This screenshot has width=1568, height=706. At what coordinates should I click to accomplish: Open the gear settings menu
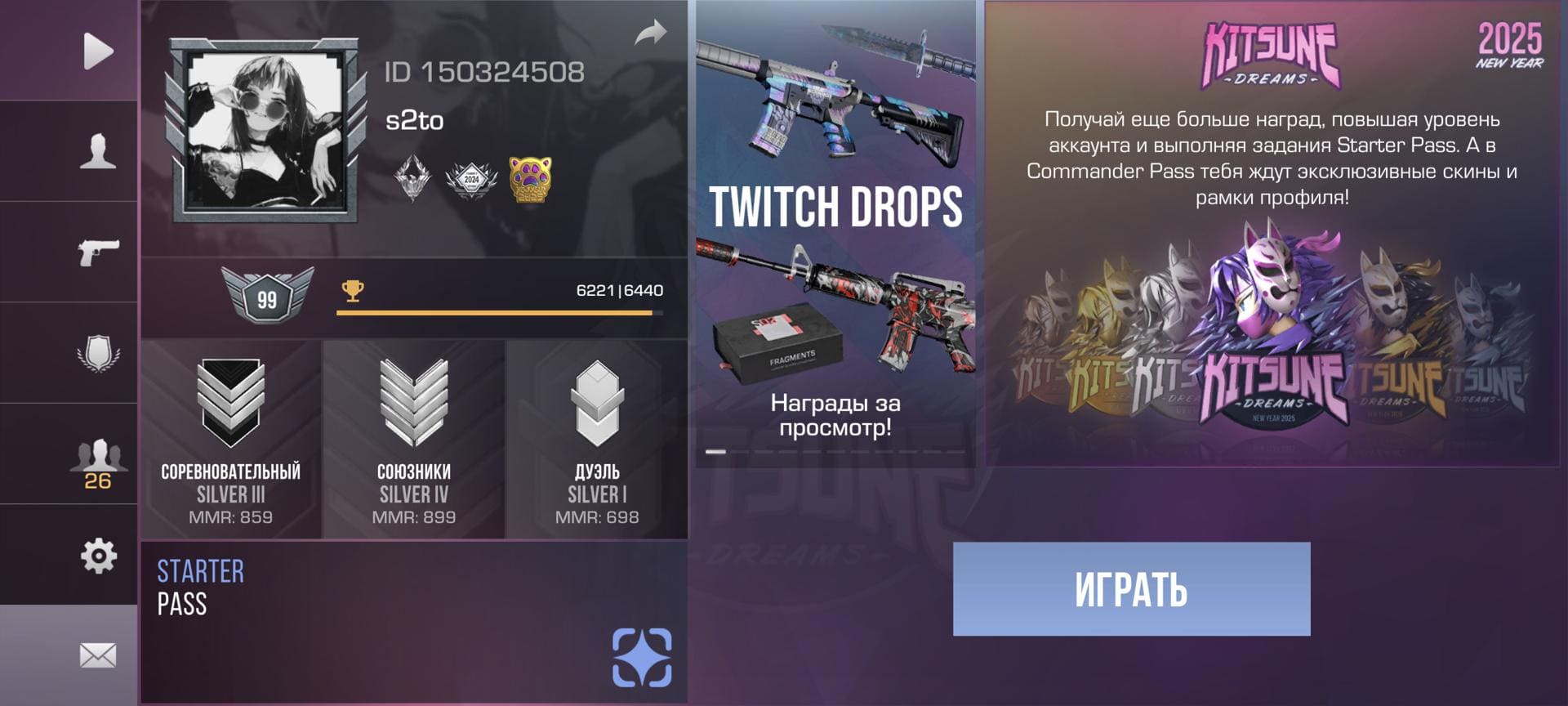coord(98,556)
